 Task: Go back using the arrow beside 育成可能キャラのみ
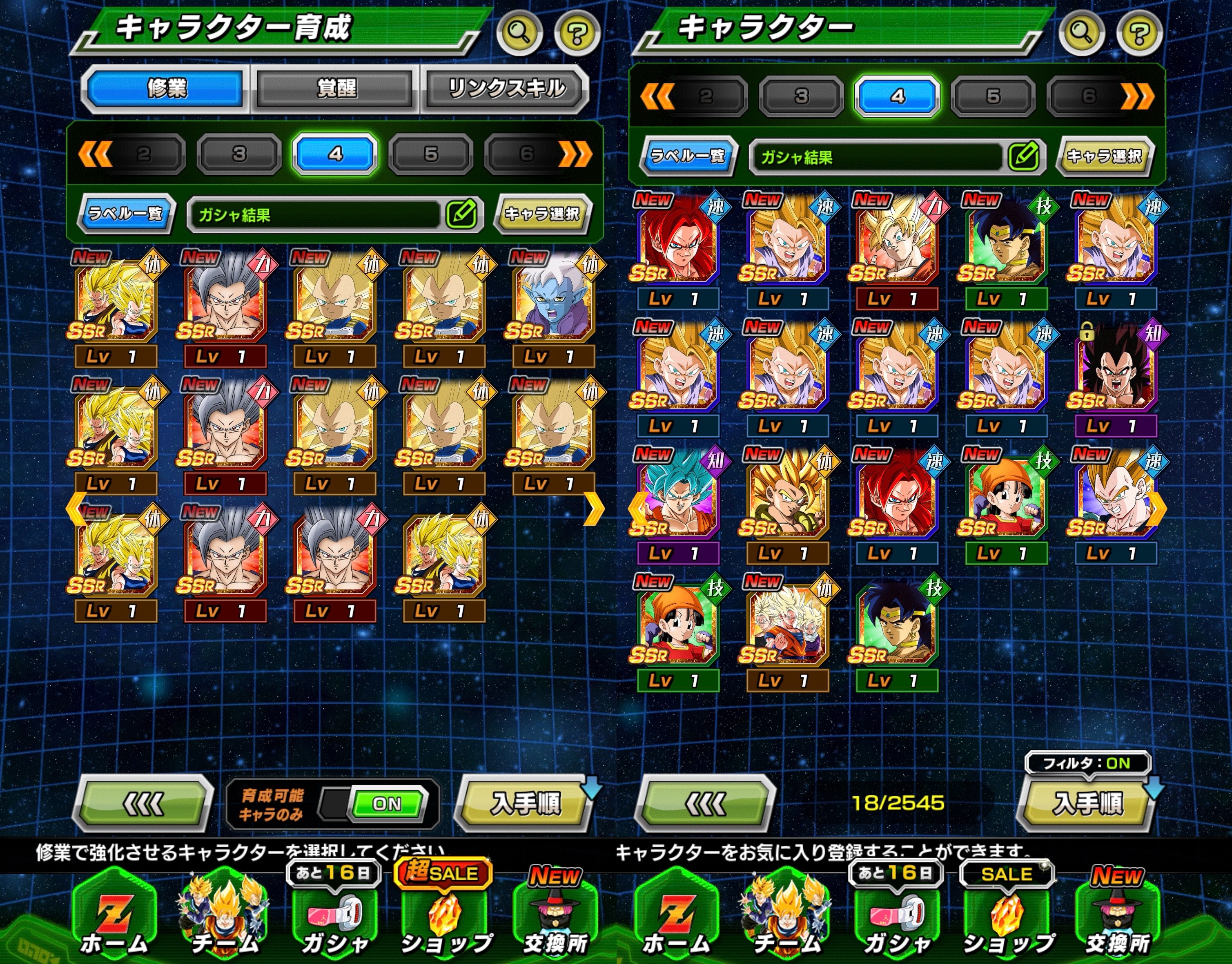[143, 804]
